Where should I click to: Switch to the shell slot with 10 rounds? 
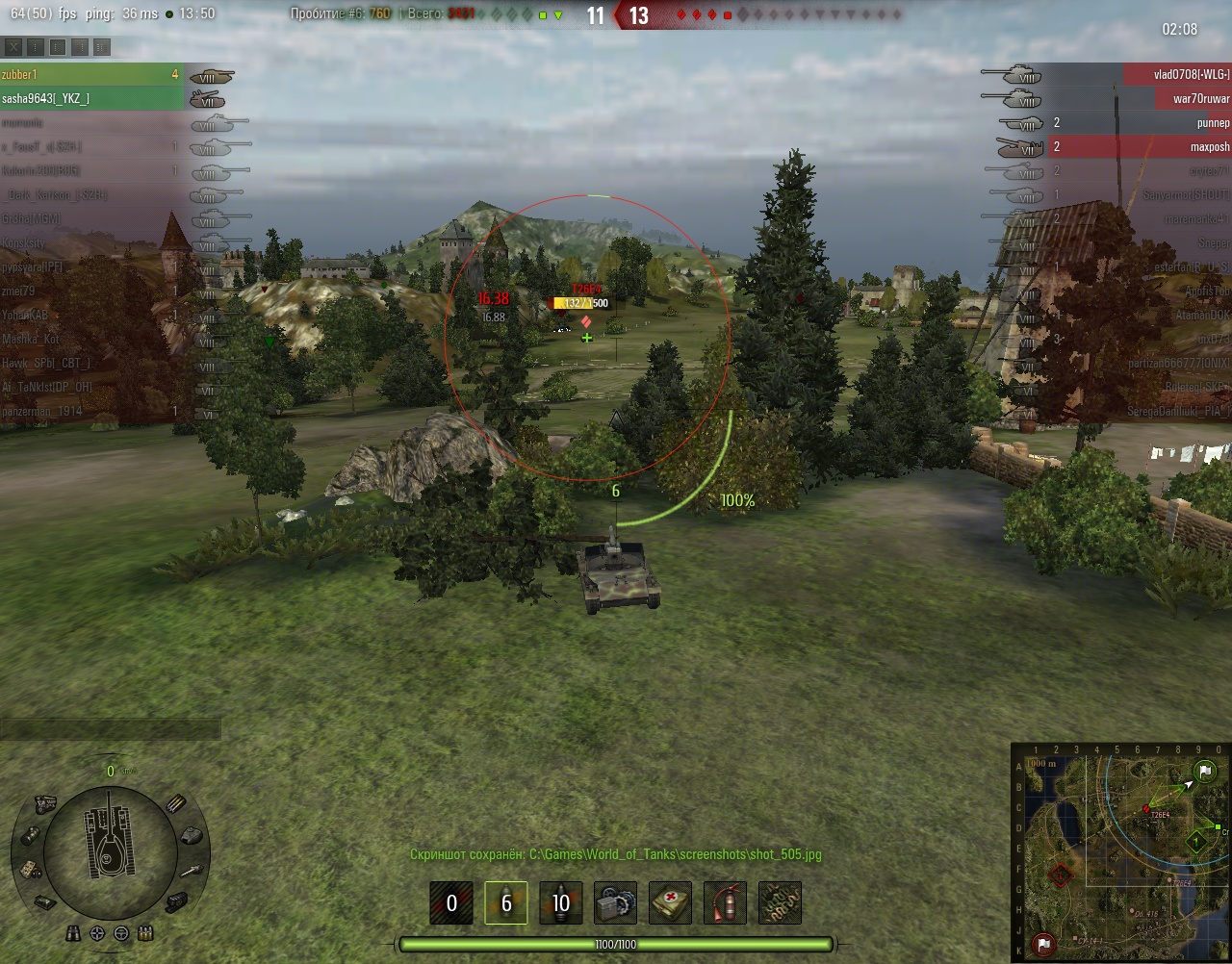pyautogui.click(x=560, y=903)
